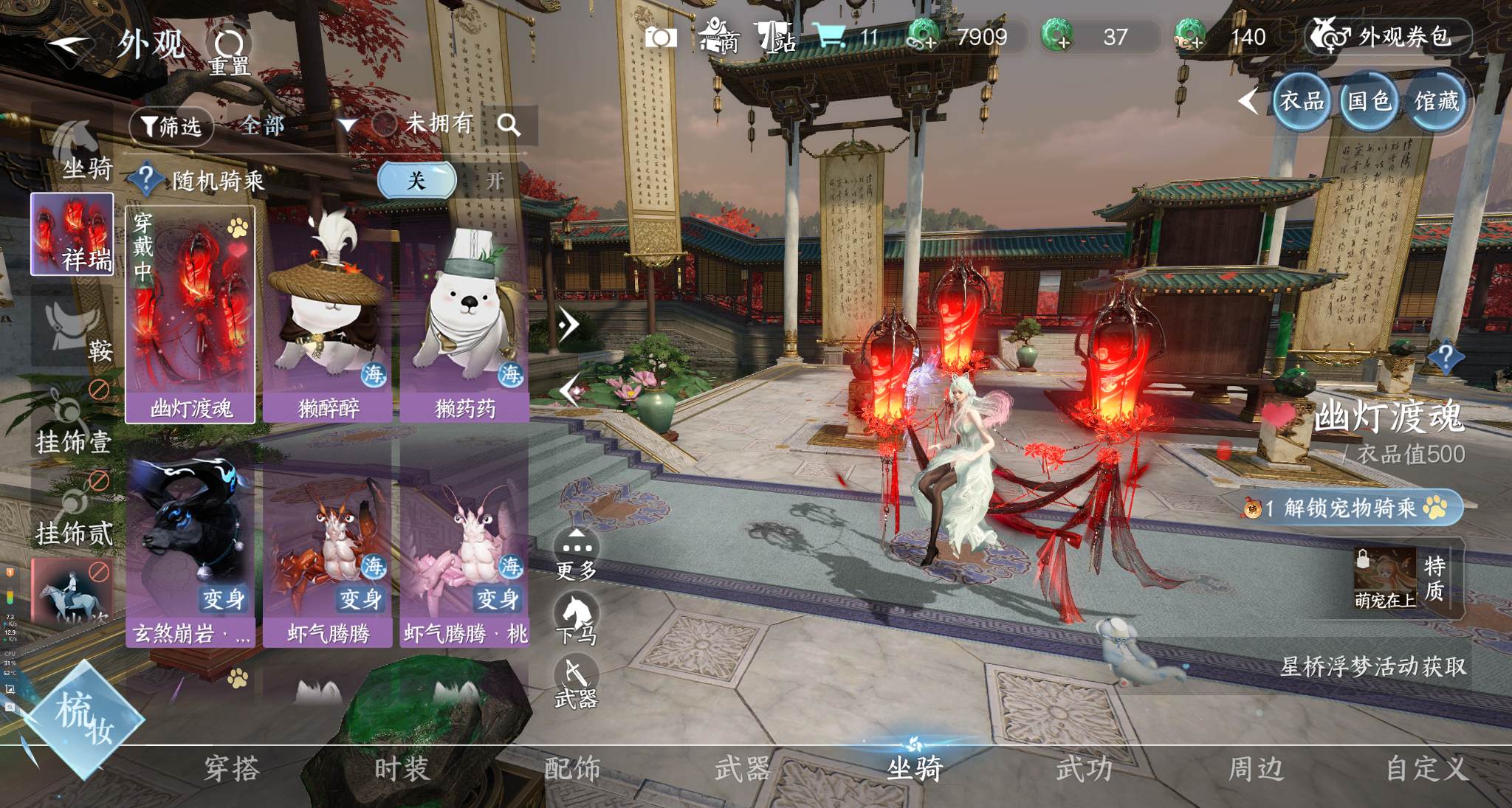The image size is (1512, 808).
Task: Open the mount search magnifier
Action: [509, 125]
